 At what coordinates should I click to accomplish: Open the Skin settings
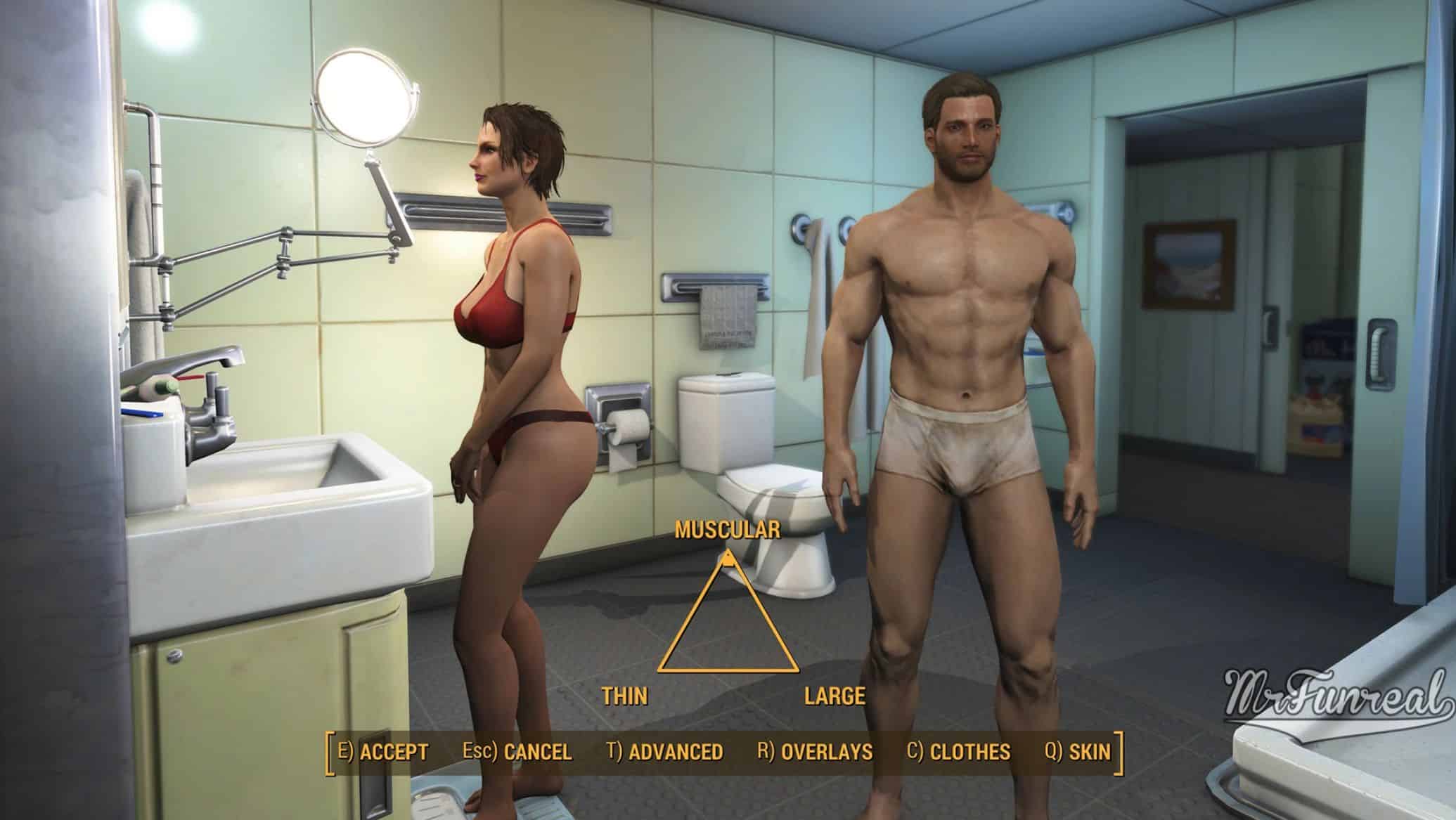[1078, 752]
